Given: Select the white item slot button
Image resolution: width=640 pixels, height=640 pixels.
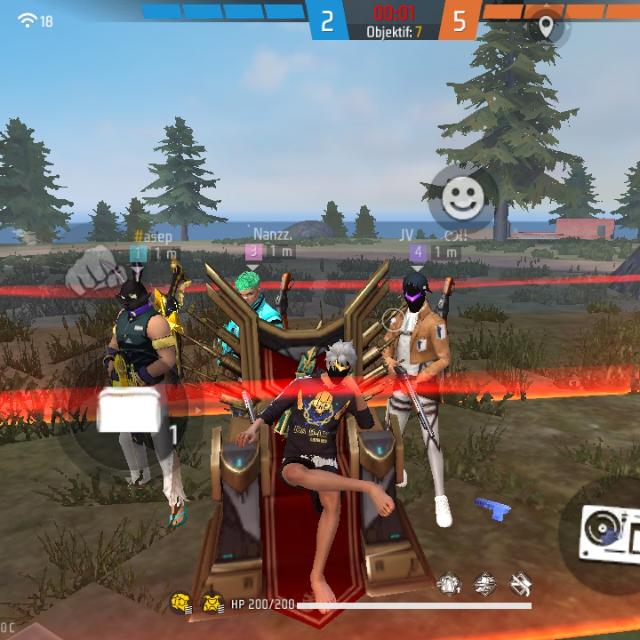Looking at the screenshot, I should [x=130, y=411].
